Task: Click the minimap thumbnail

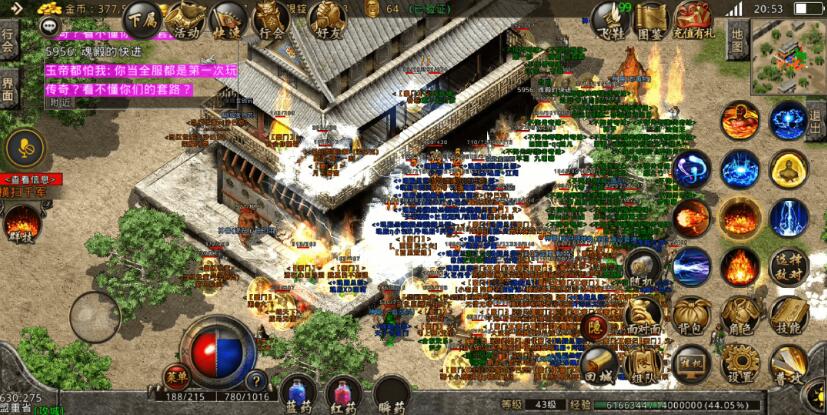Action: click(x=788, y=52)
